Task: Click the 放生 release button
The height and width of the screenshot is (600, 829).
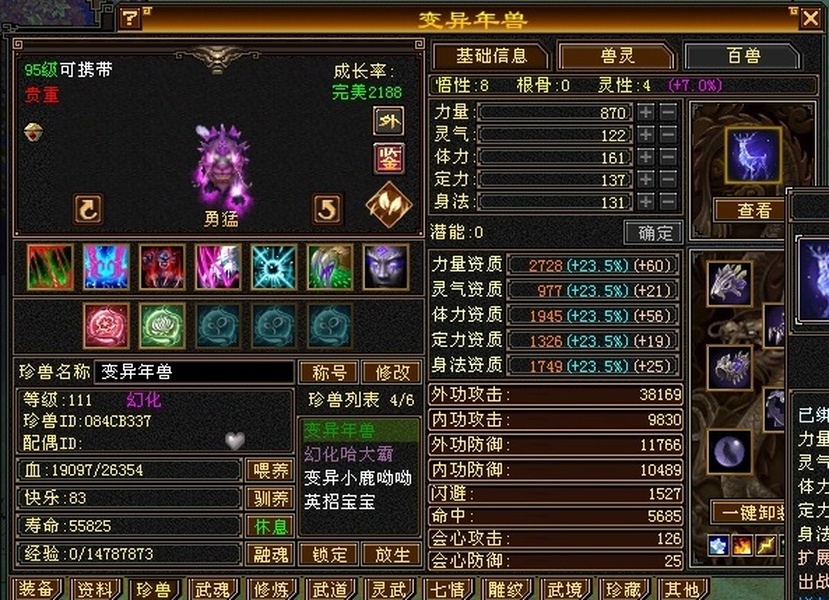Action: 392,554
